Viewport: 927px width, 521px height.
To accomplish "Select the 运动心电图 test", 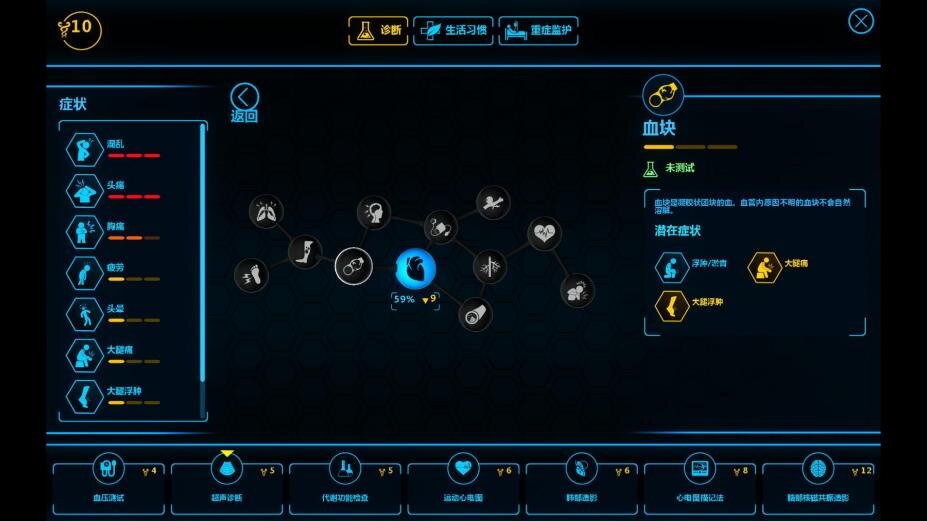I will [x=463, y=482].
